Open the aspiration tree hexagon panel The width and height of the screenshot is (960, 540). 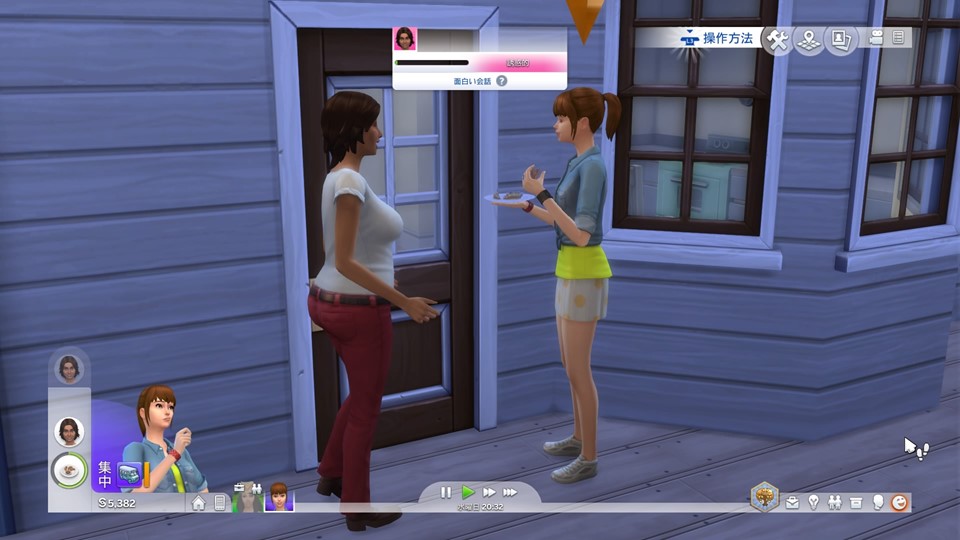pyautogui.click(x=765, y=497)
